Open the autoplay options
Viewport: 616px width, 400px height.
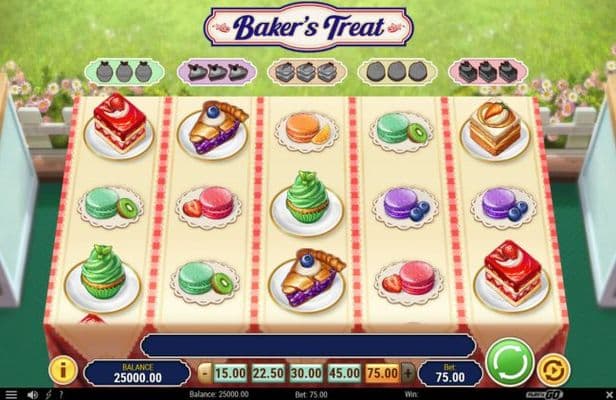click(550, 371)
